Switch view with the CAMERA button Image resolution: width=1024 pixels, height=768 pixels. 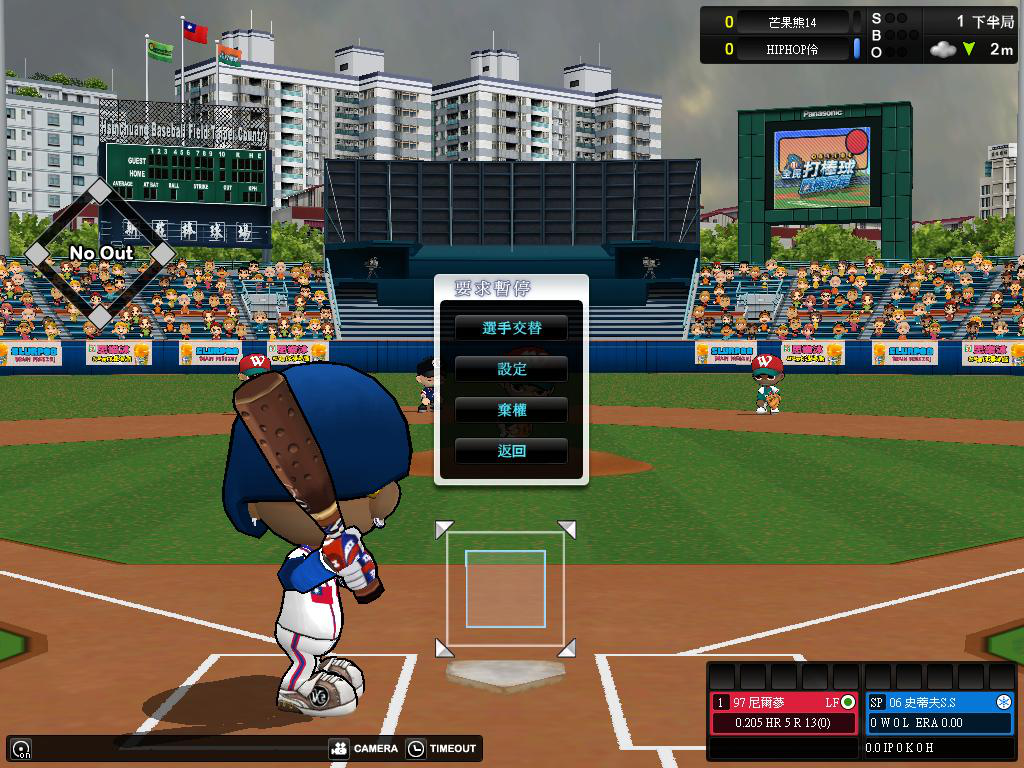tap(364, 748)
